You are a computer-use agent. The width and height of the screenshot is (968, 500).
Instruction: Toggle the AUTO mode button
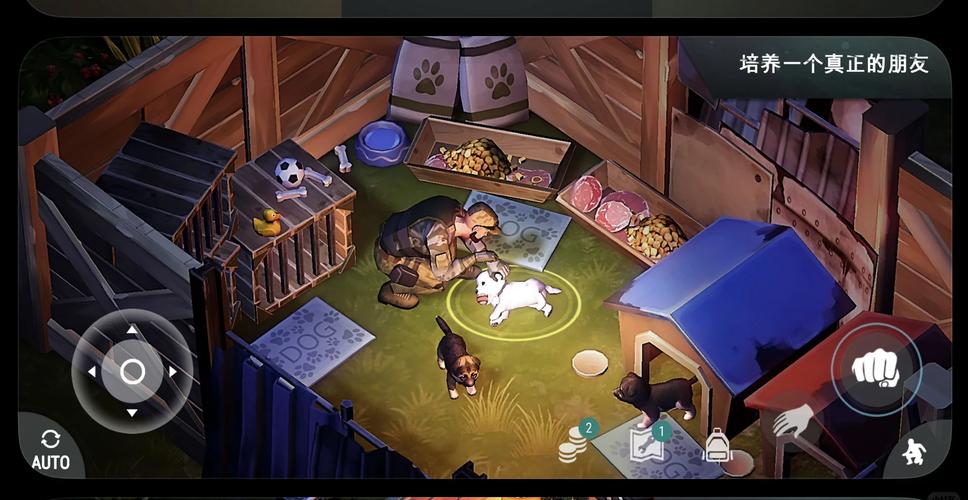(x=50, y=450)
